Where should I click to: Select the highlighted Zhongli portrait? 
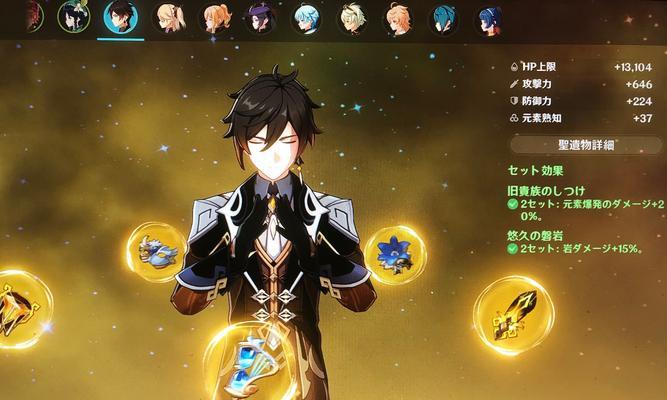pyautogui.click(x=122, y=18)
